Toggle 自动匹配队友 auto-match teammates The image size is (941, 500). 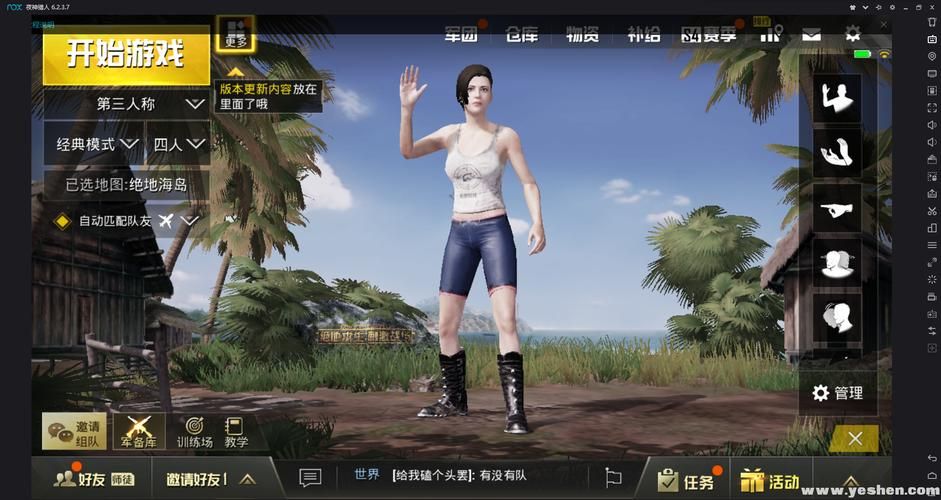pos(62,220)
